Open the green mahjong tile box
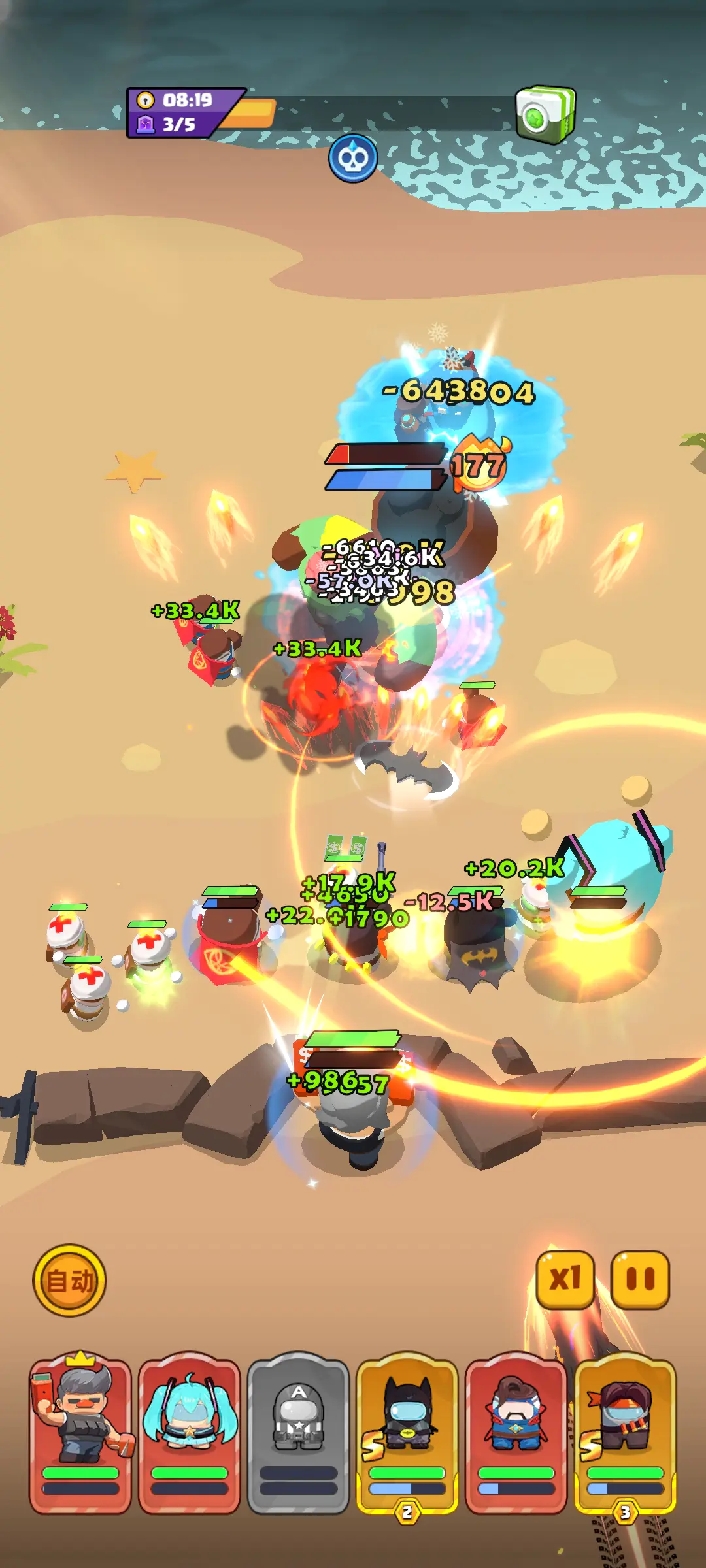 [x=545, y=114]
